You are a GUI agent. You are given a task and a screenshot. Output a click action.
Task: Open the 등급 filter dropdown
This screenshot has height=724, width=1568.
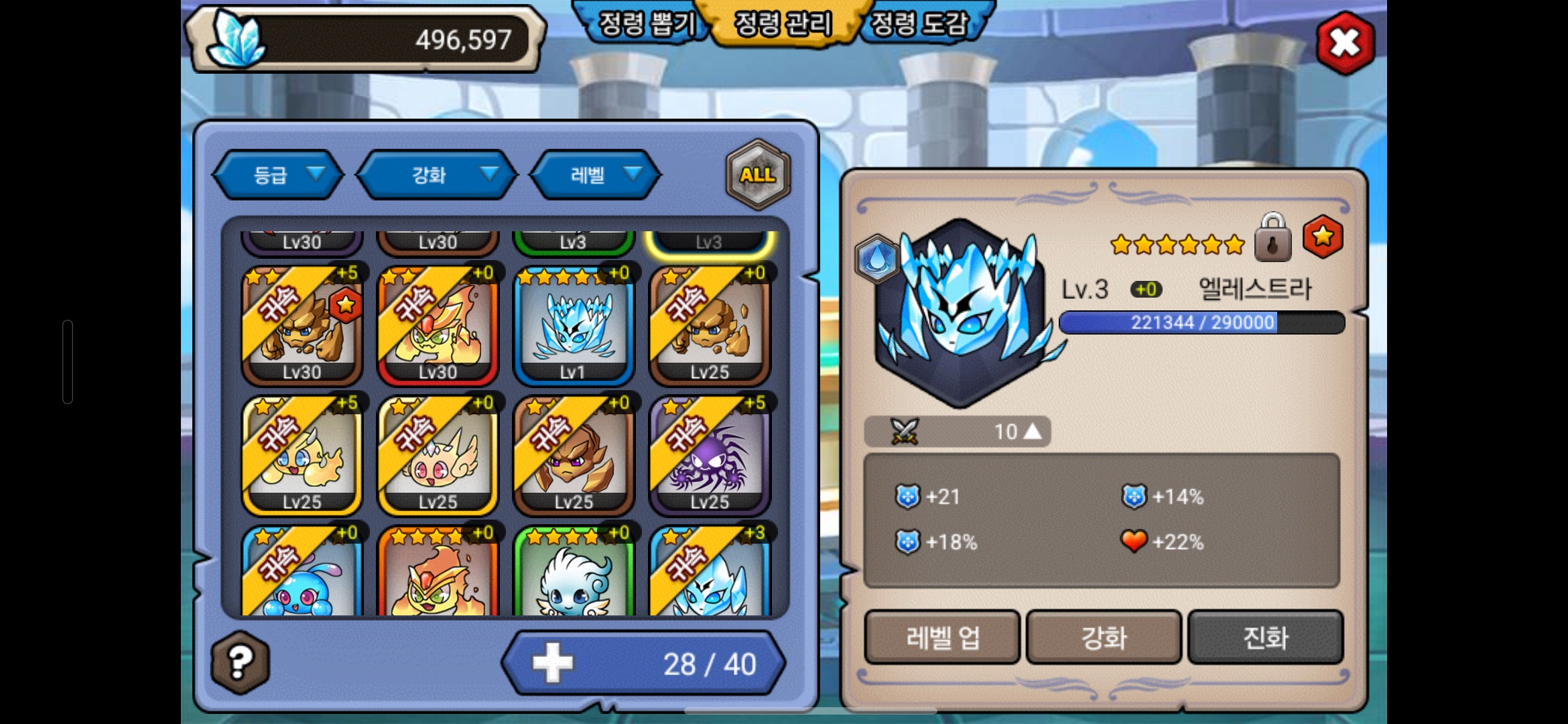(278, 175)
